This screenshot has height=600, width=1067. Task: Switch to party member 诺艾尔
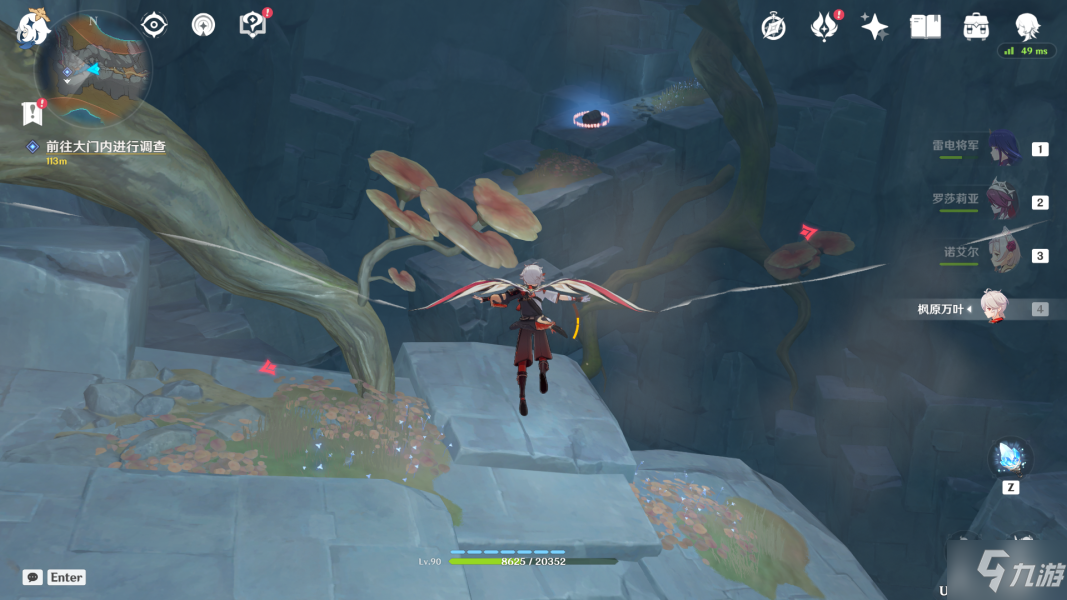pyautogui.click(x=1002, y=255)
